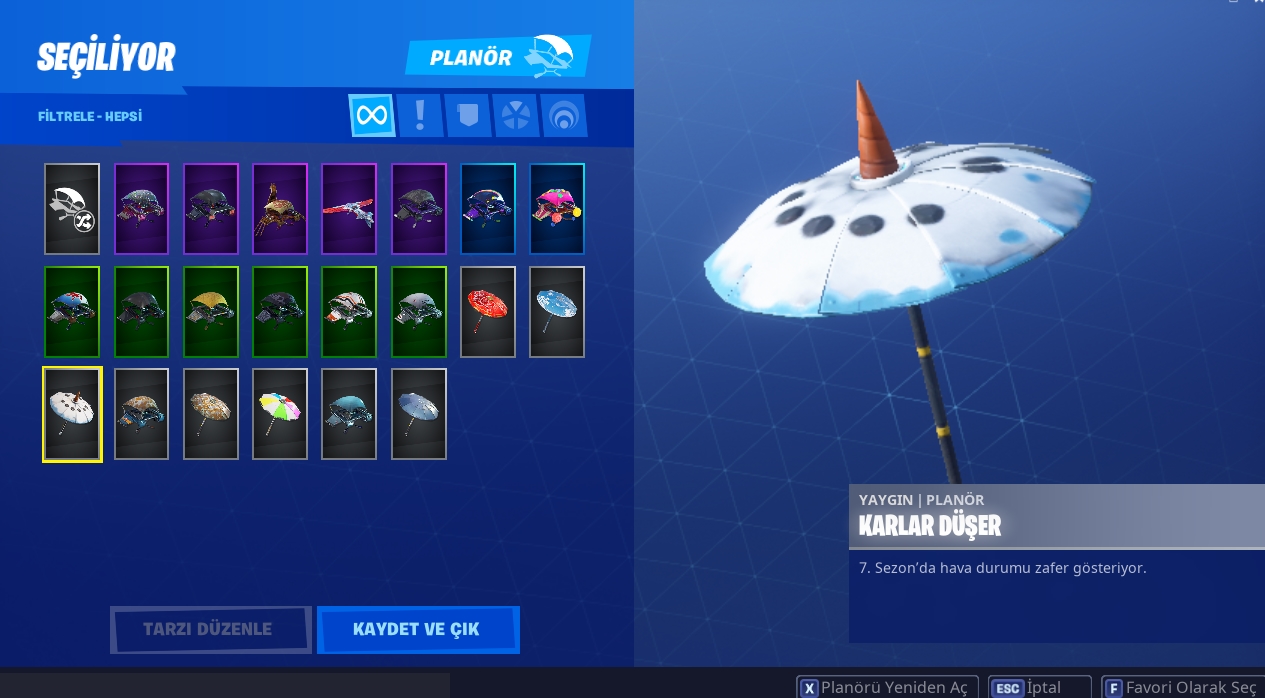Select the pink-canopy blue rarity glider
Viewport: 1265px width, 698px height.
click(557, 209)
